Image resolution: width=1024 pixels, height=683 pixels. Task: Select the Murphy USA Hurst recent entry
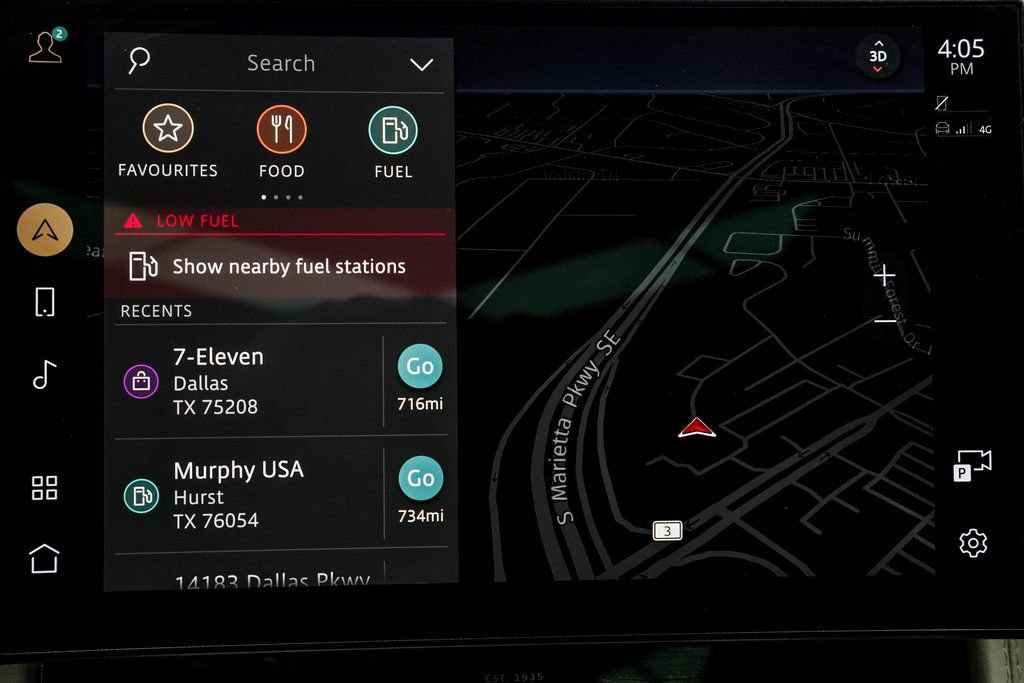tap(250, 494)
